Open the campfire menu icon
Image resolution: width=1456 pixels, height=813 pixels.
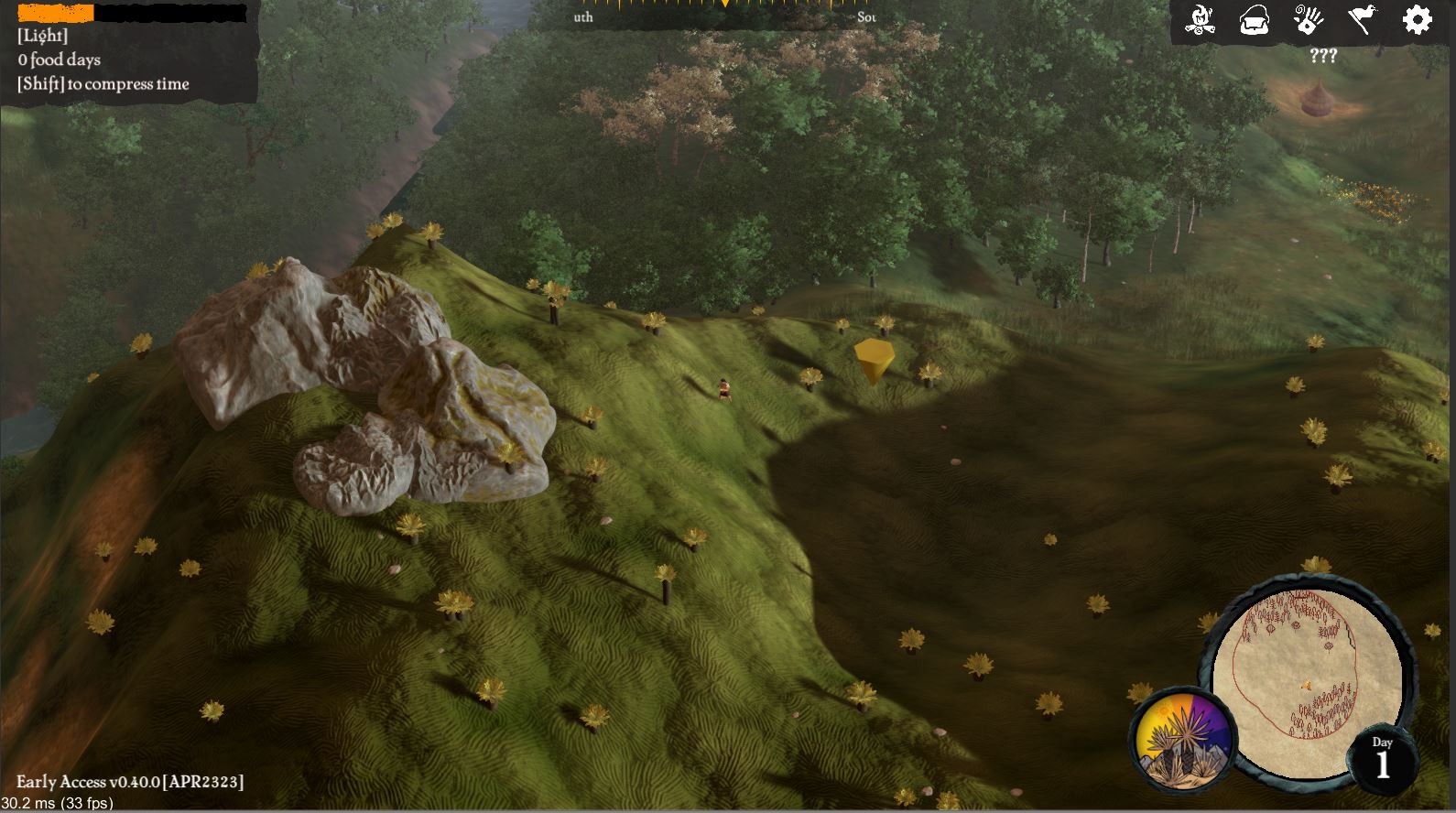[1200, 20]
